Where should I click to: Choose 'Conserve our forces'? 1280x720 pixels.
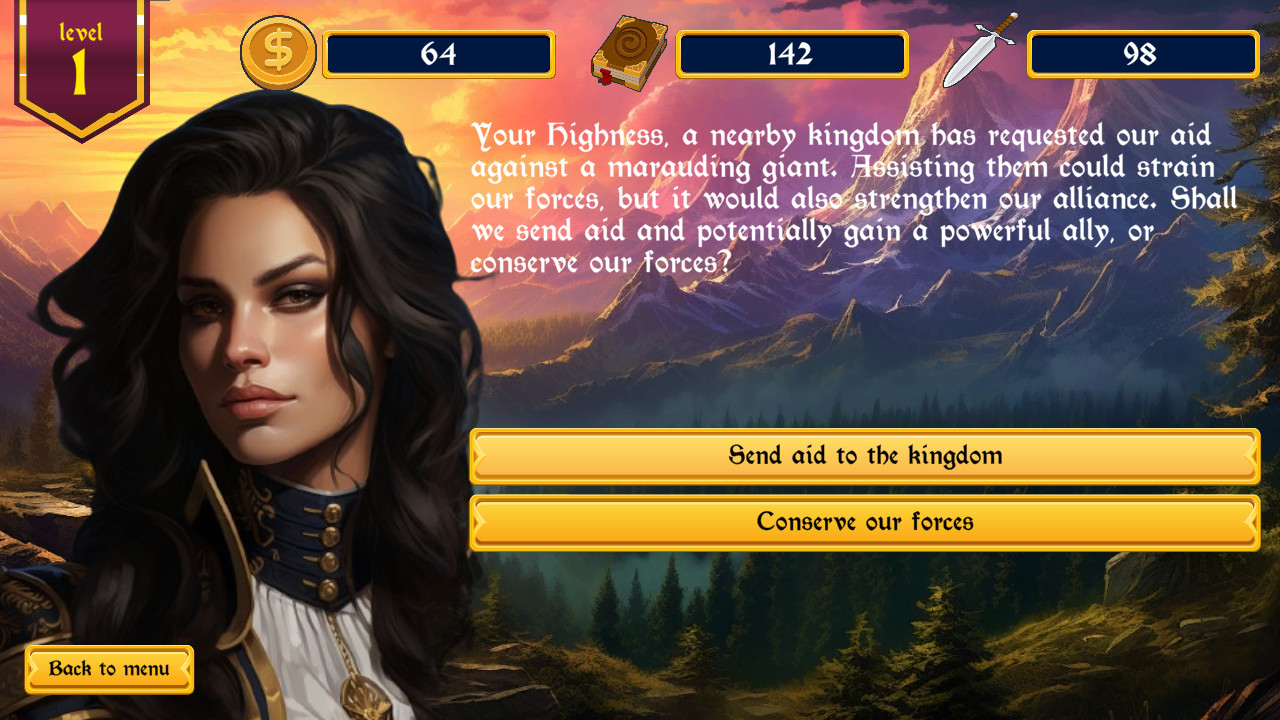tap(864, 521)
